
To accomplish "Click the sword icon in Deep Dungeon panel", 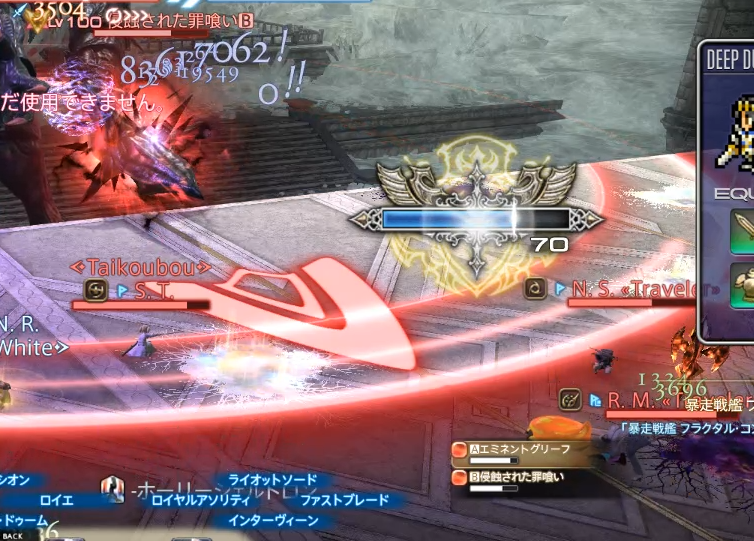I will (744, 229).
